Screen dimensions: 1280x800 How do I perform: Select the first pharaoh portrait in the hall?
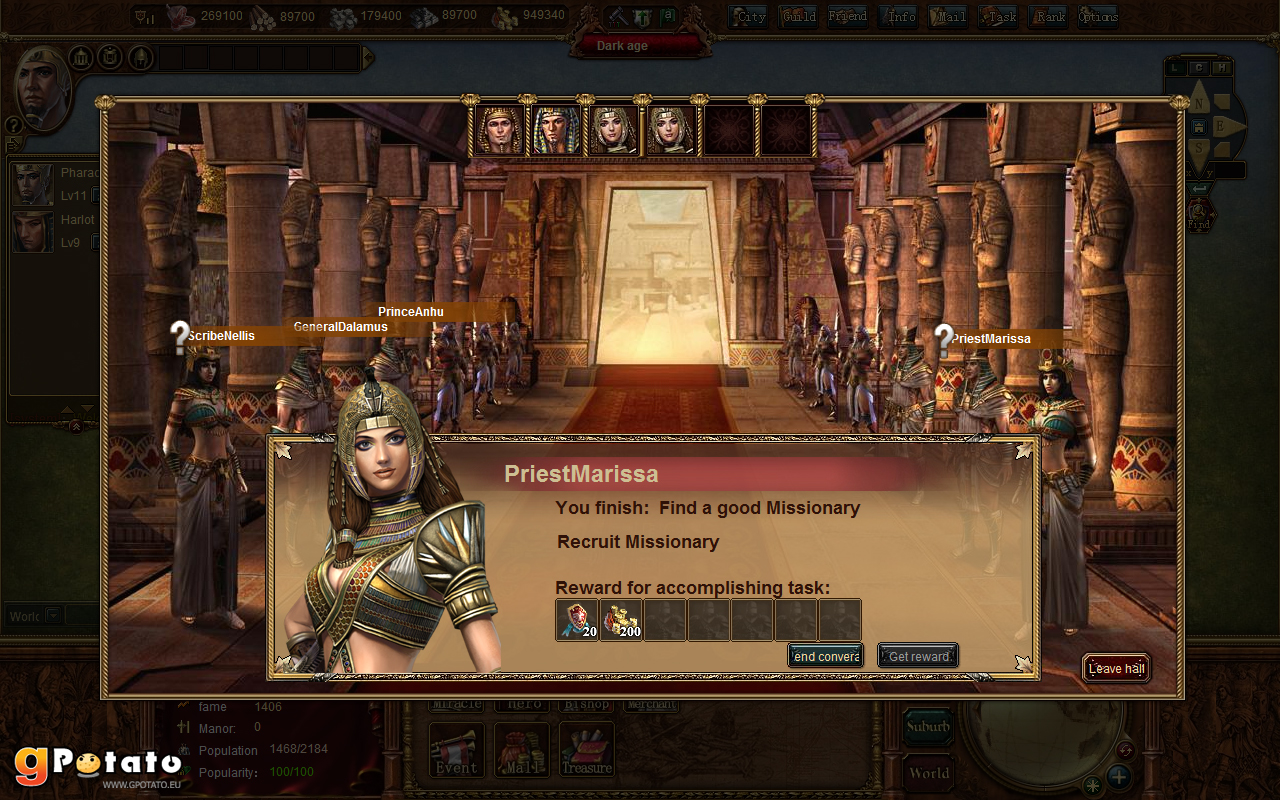click(499, 131)
